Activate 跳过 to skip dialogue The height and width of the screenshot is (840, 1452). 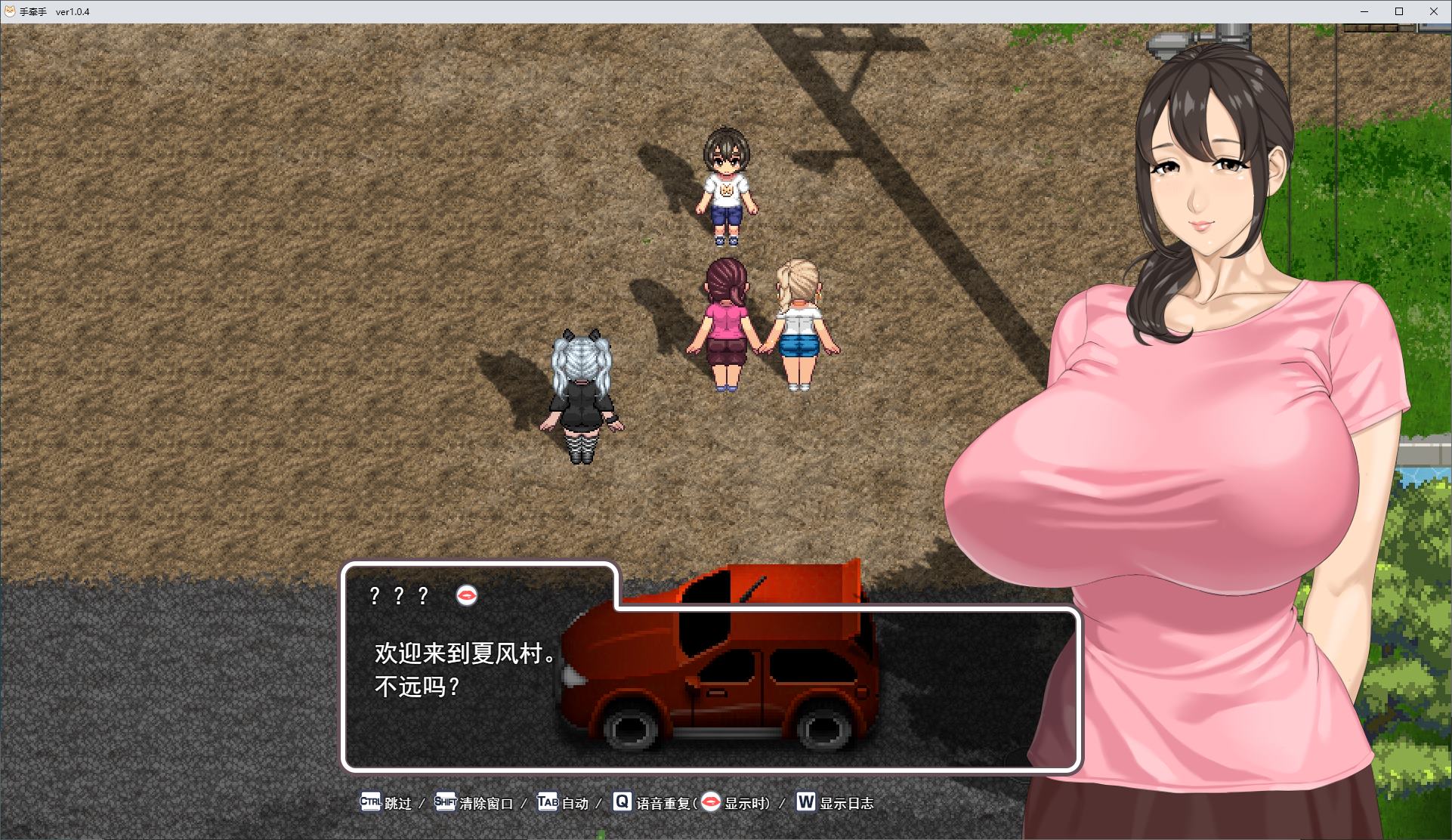pos(398,804)
